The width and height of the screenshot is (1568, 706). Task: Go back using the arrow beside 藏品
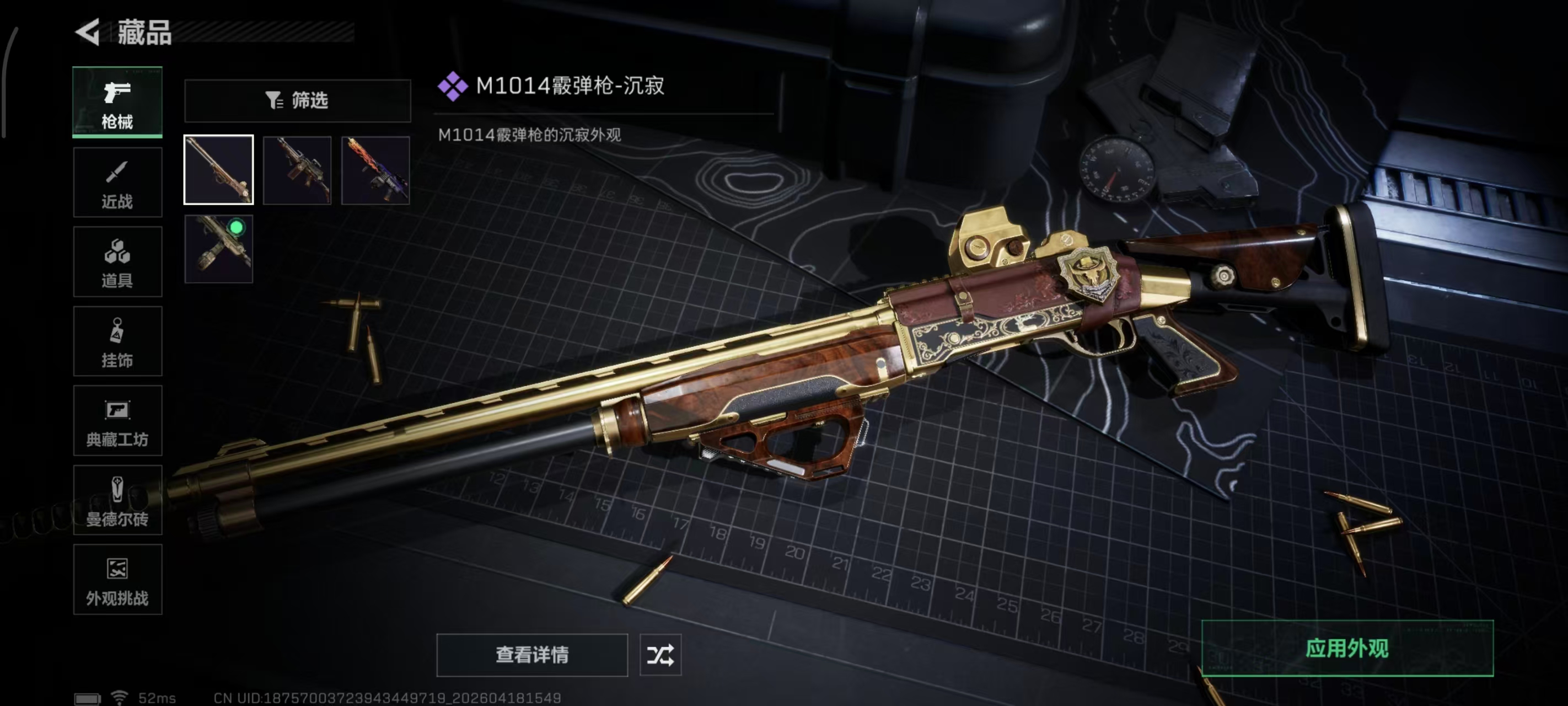tap(88, 31)
